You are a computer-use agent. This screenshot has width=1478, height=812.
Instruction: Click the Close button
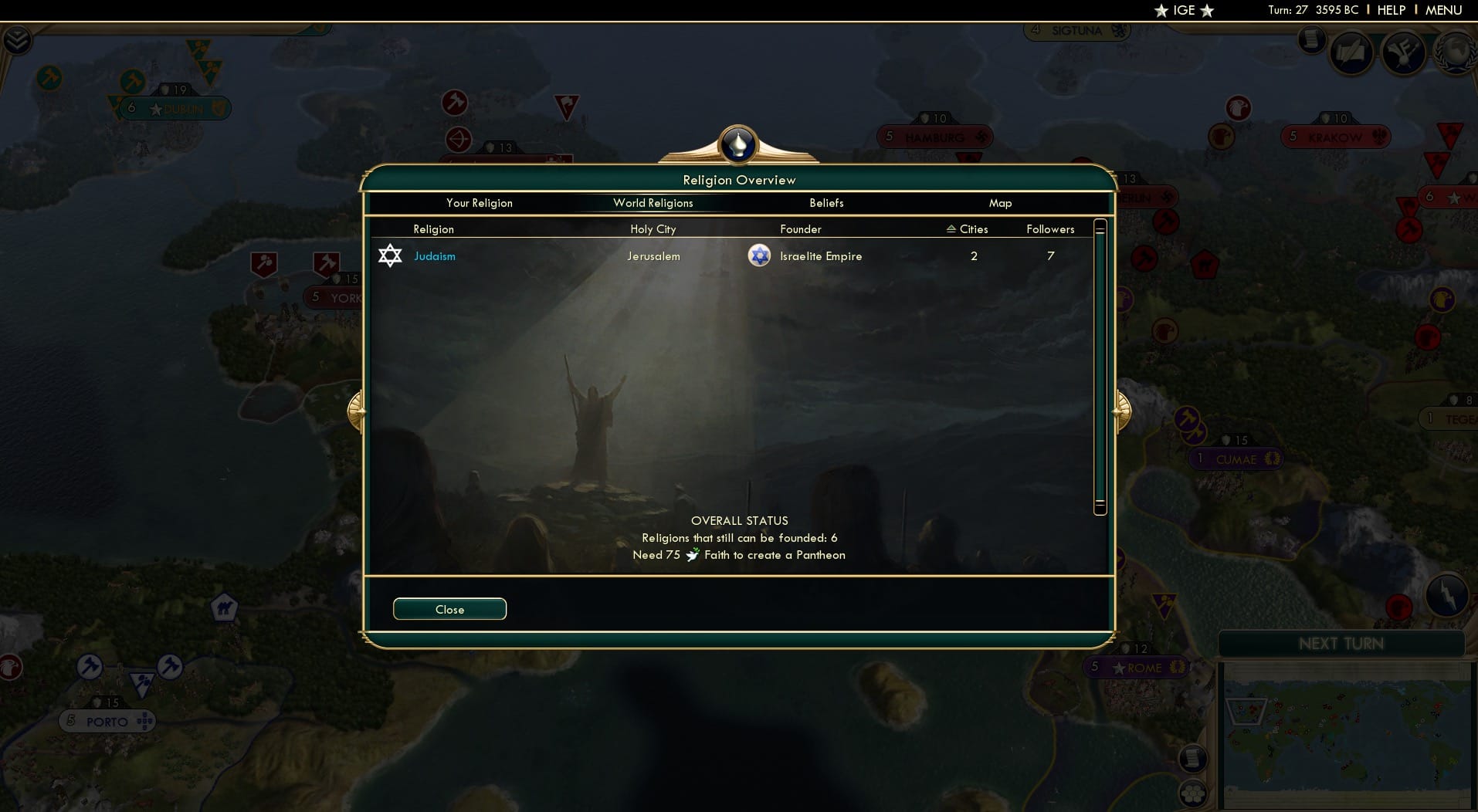(449, 609)
